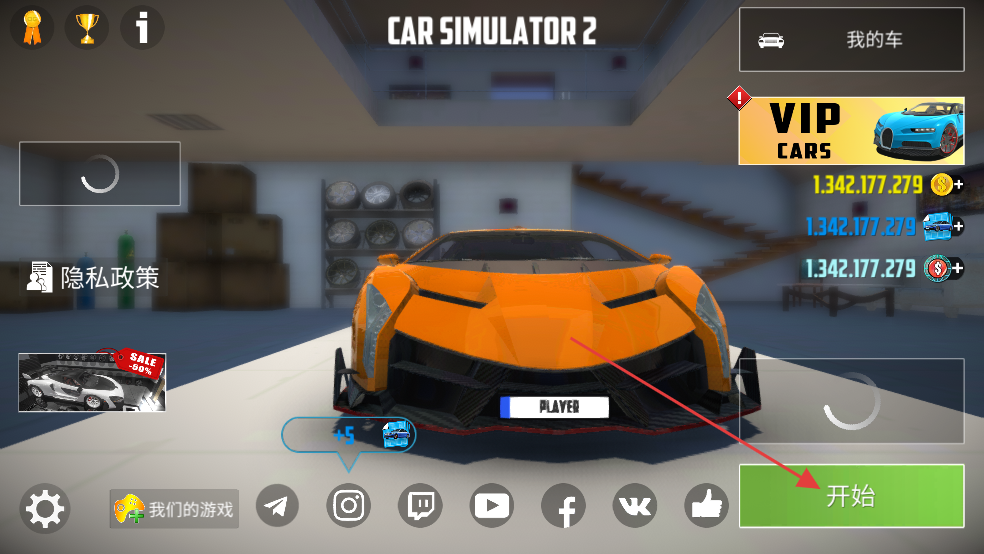Visit the Telegram channel link
The width and height of the screenshot is (984, 554).
pyautogui.click(x=277, y=507)
